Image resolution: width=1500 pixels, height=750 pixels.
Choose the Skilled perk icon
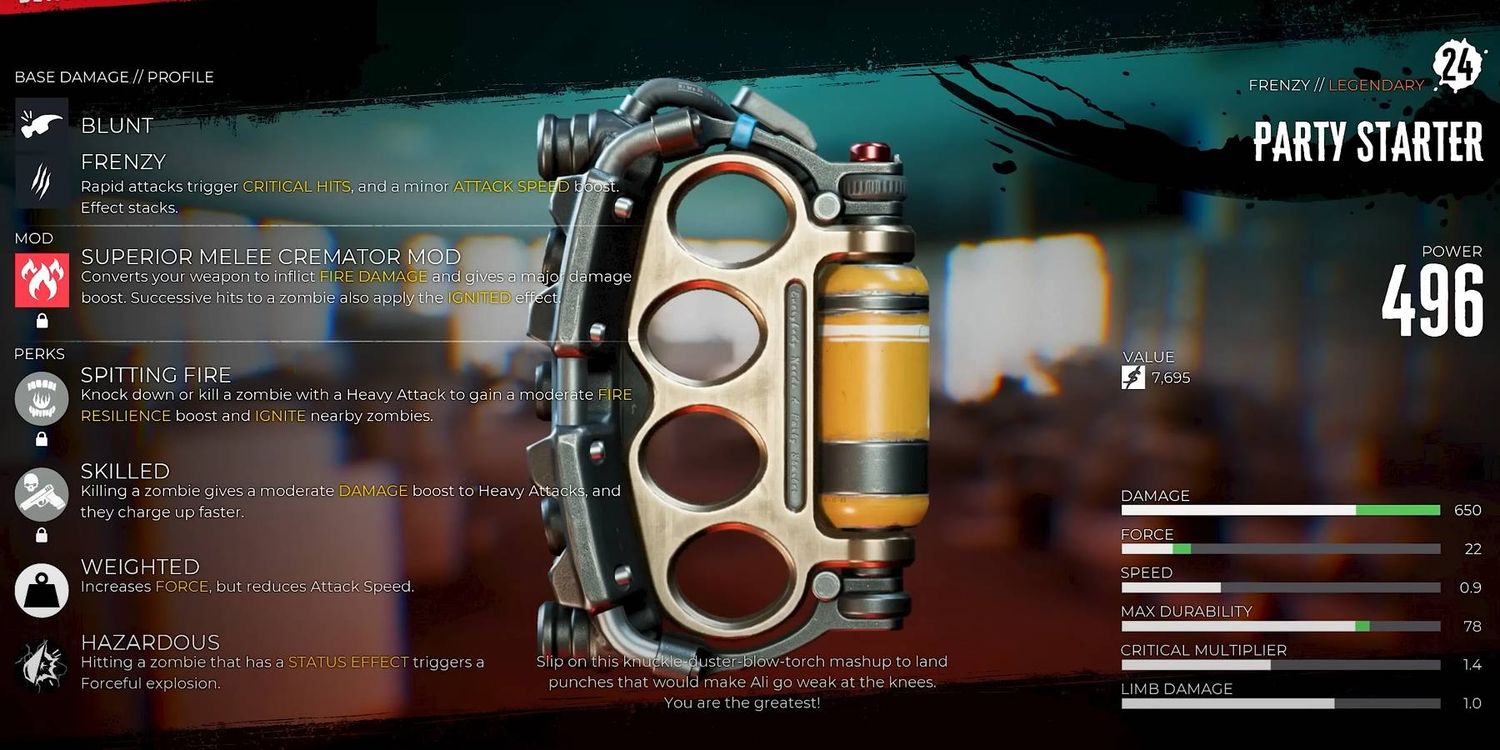pos(42,493)
